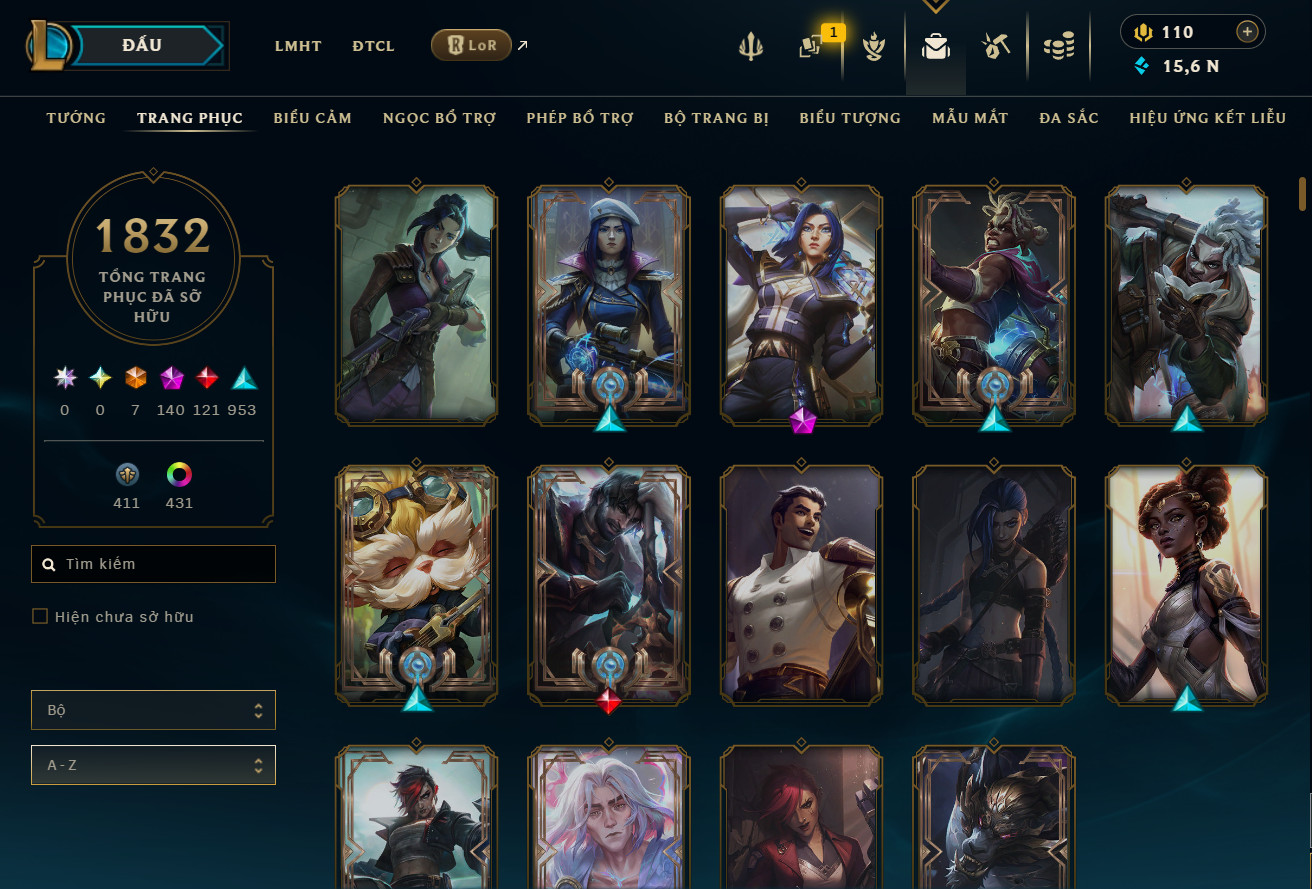The image size is (1312, 889).
Task: Toggle the Hiện chưa sở hữu checkbox
Action: coord(40,617)
